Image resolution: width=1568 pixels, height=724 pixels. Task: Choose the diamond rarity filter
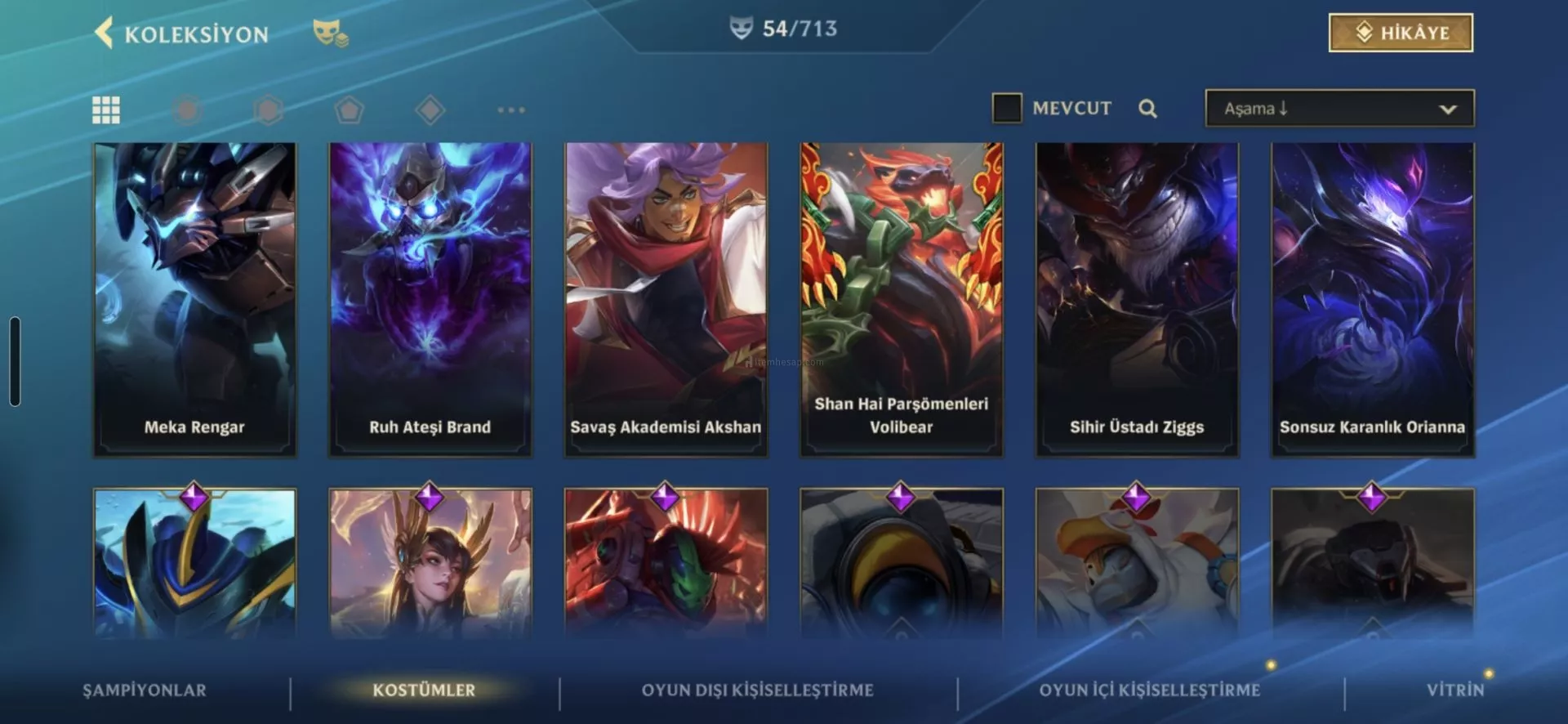point(430,109)
